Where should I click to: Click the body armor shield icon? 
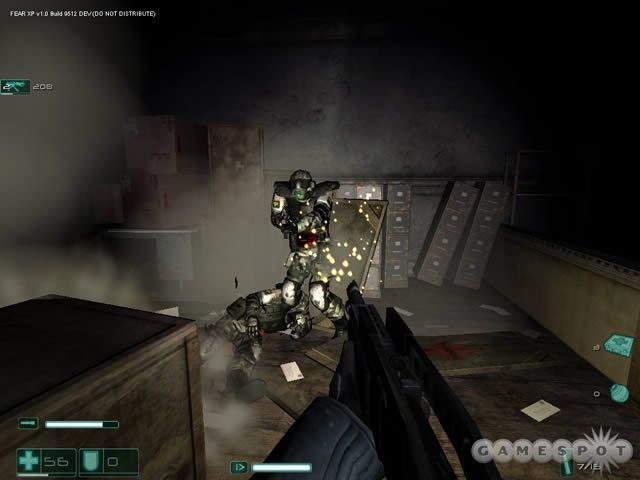coord(91,461)
